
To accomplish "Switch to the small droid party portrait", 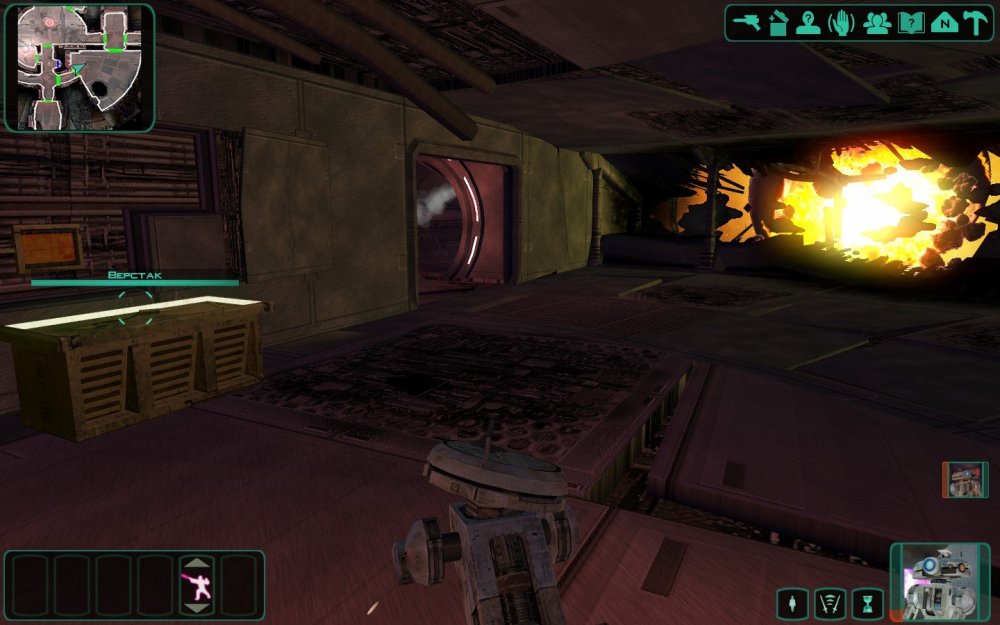I will (x=966, y=479).
